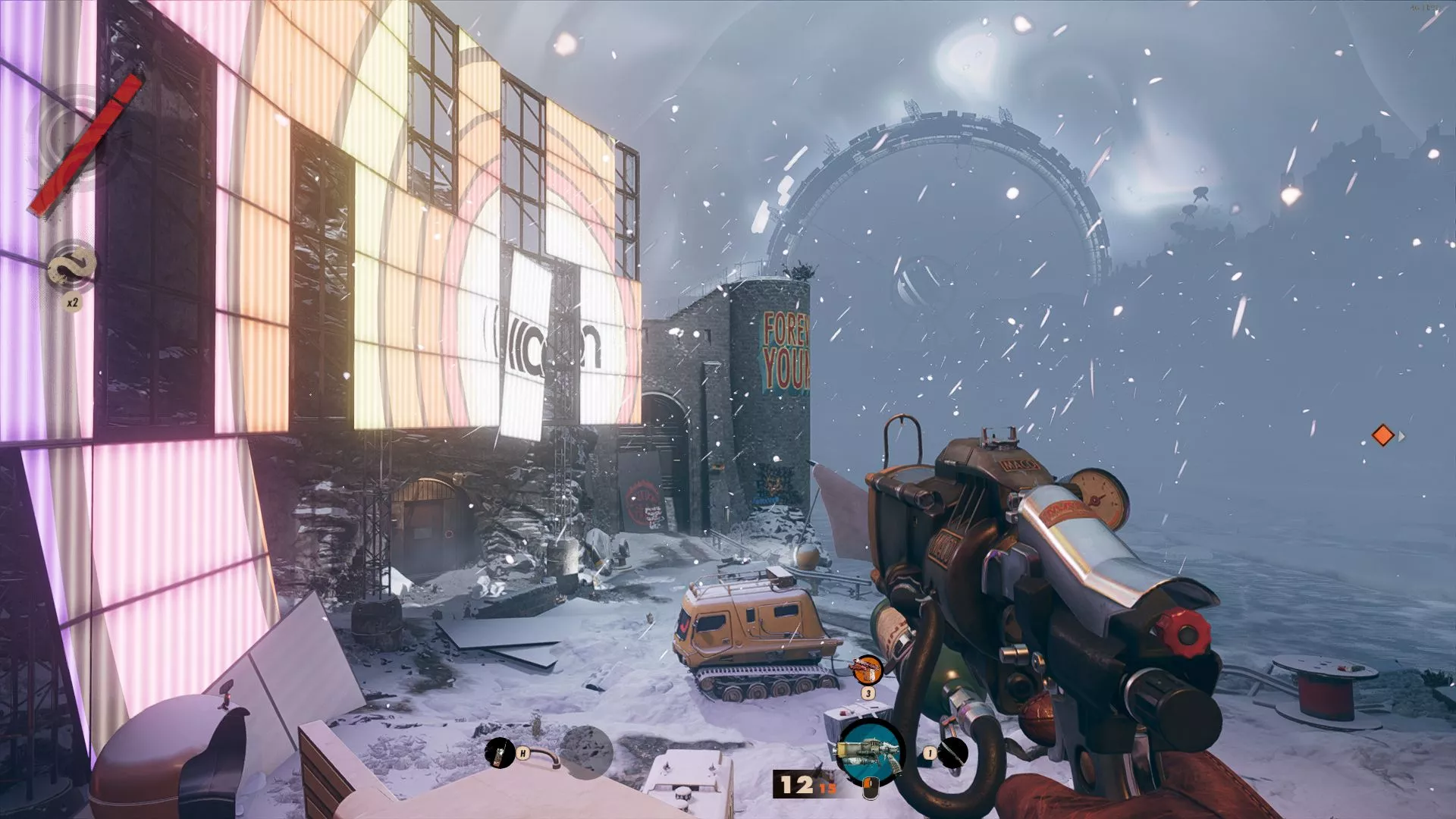Click the H keybind badge next to Hackamajig
This screenshot has width=1456, height=819.
coord(522,753)
